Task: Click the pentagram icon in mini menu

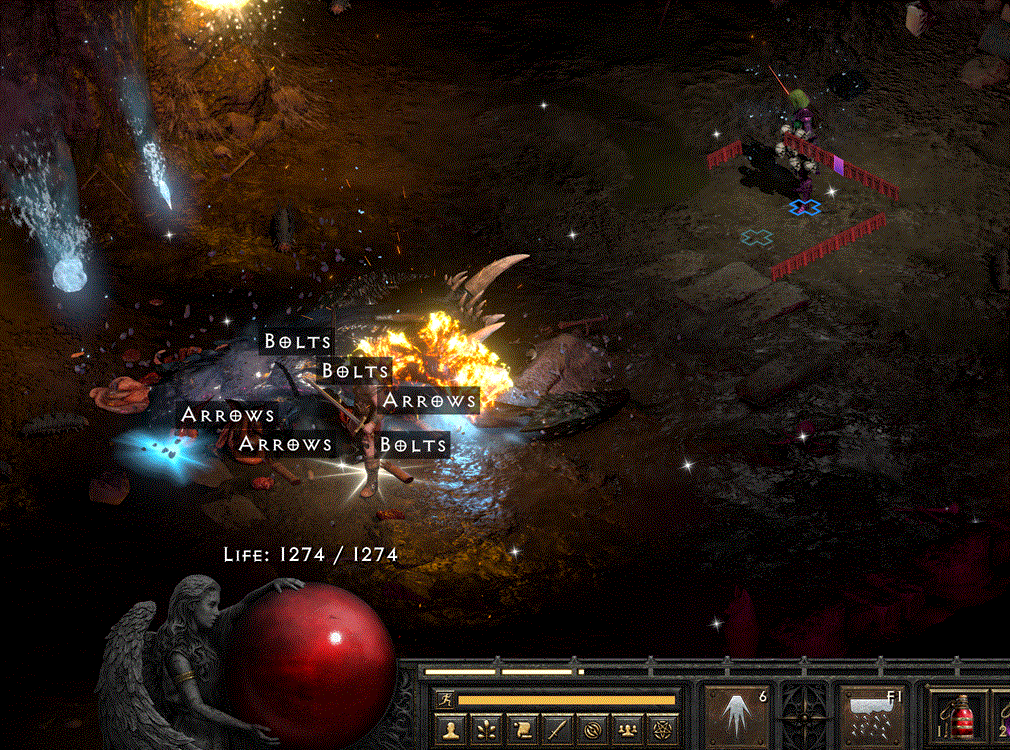Action: coord(662,731)
